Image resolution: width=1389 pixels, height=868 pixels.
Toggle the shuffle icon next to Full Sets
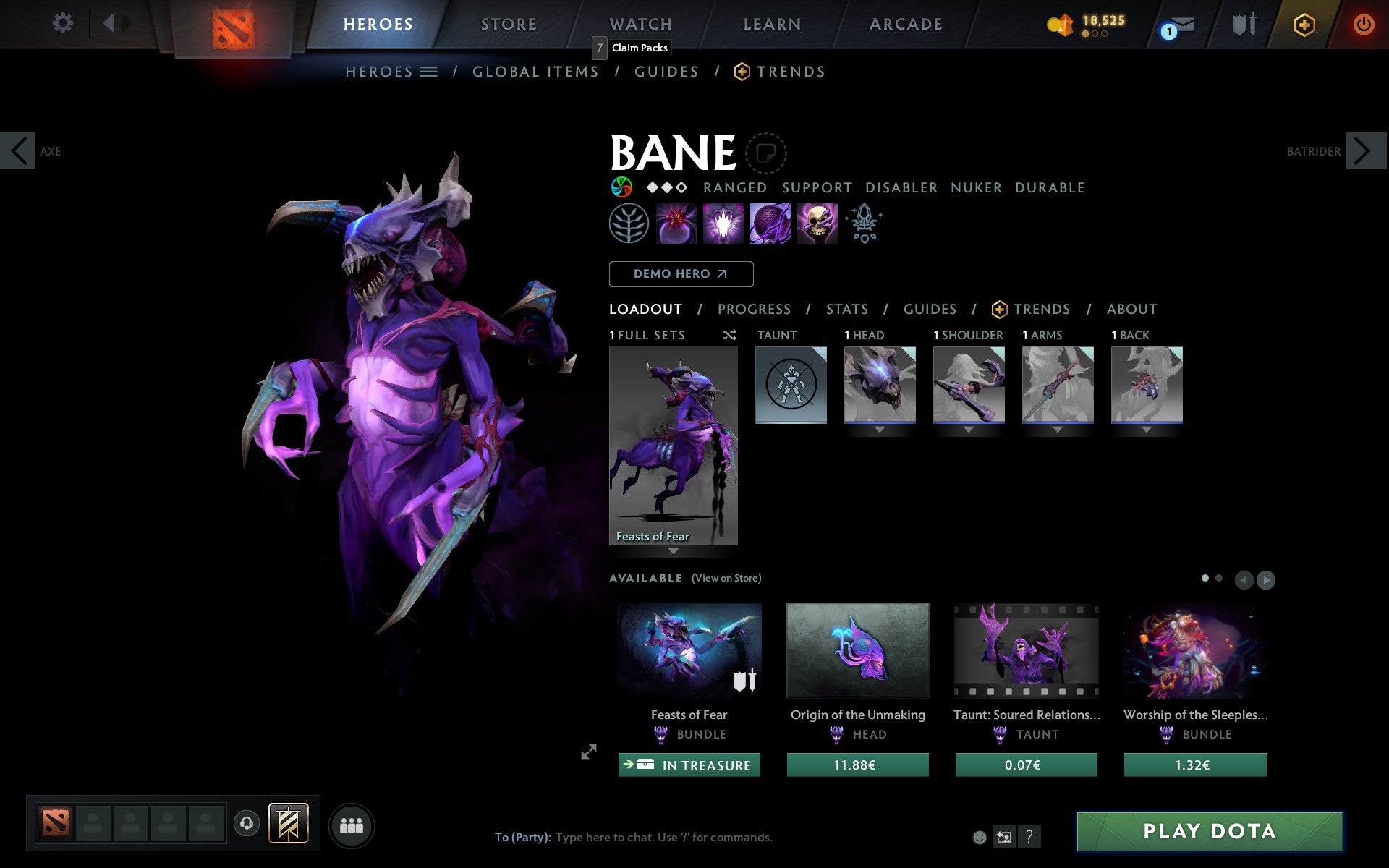pos(729,335)
